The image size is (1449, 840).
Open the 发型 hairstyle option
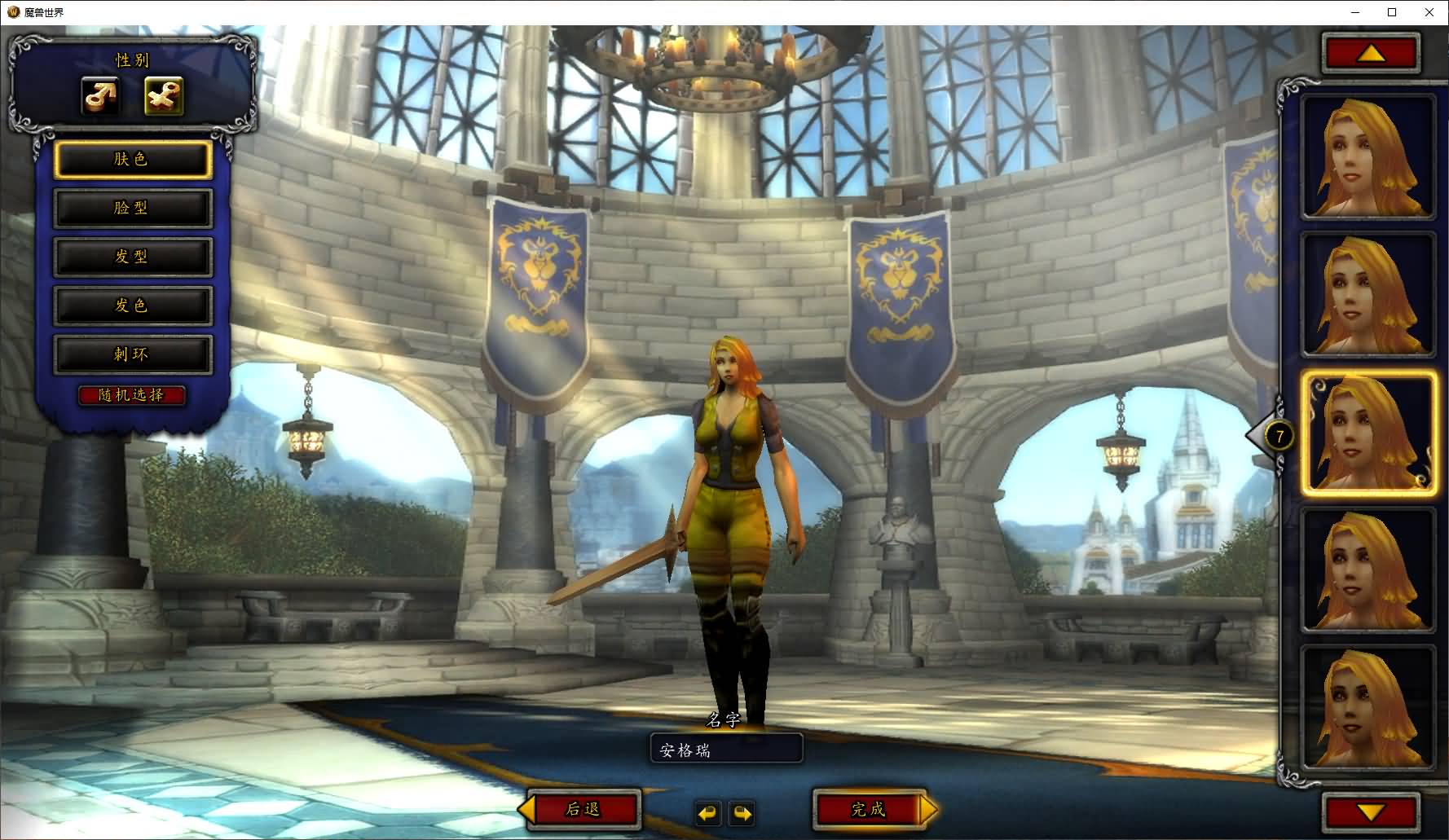tap(133, 257)
